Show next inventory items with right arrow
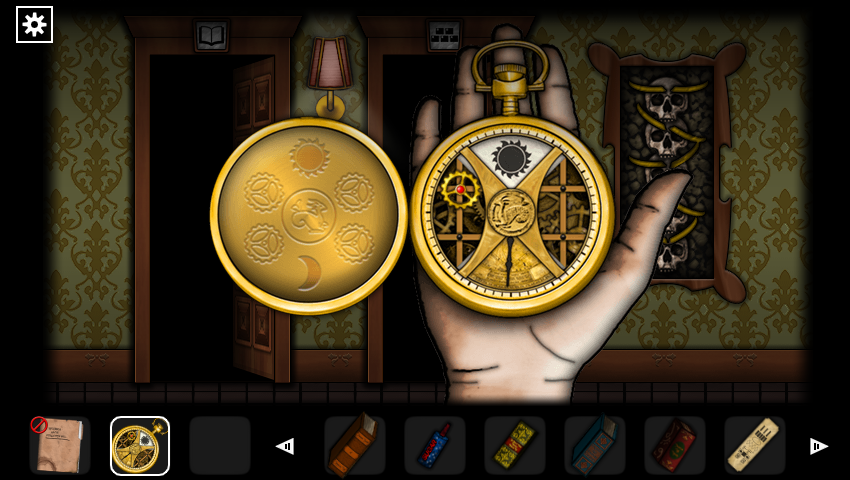 [818, 446]
